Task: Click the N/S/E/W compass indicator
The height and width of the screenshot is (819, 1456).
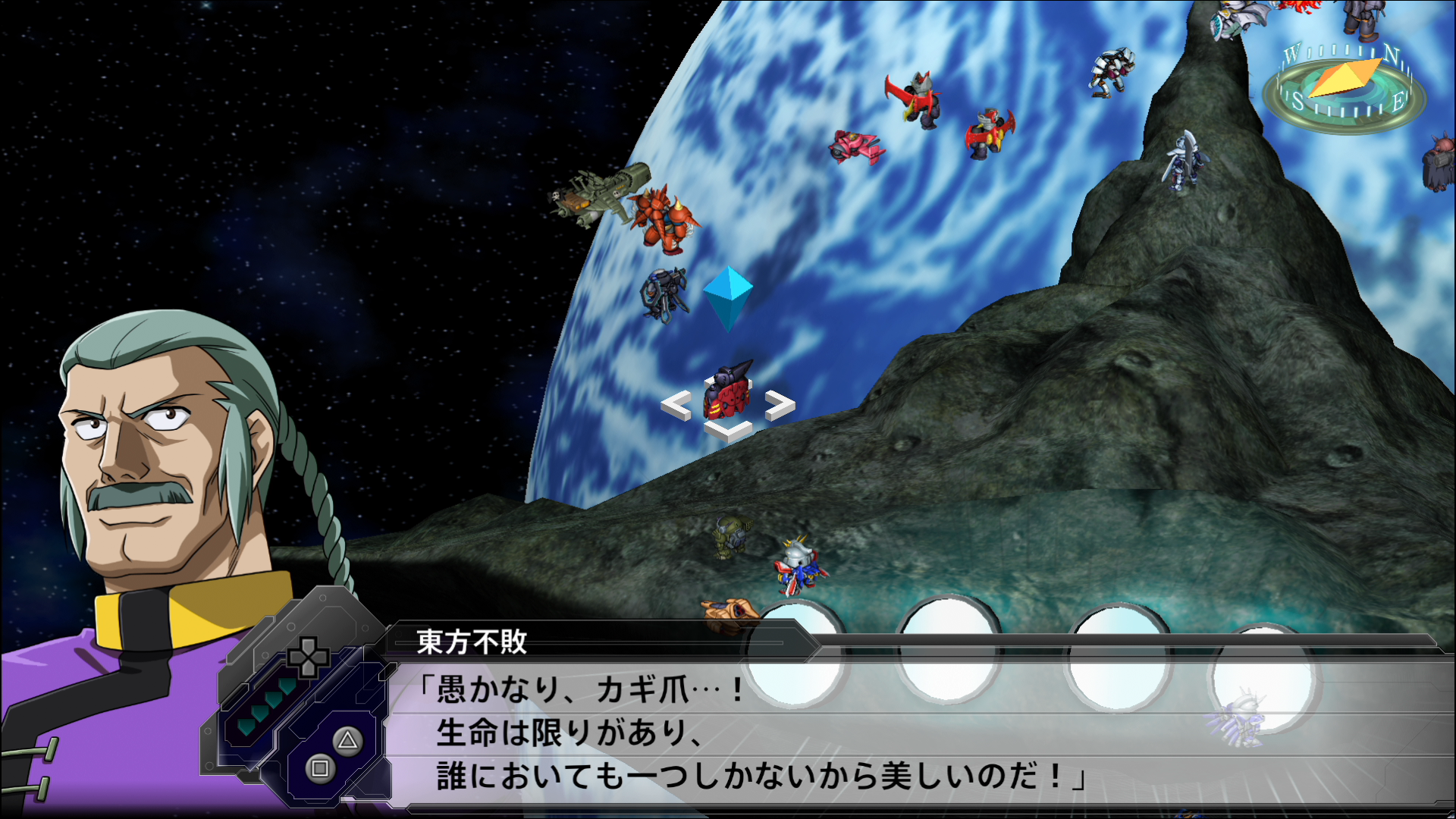Action: pos(1344,86)
